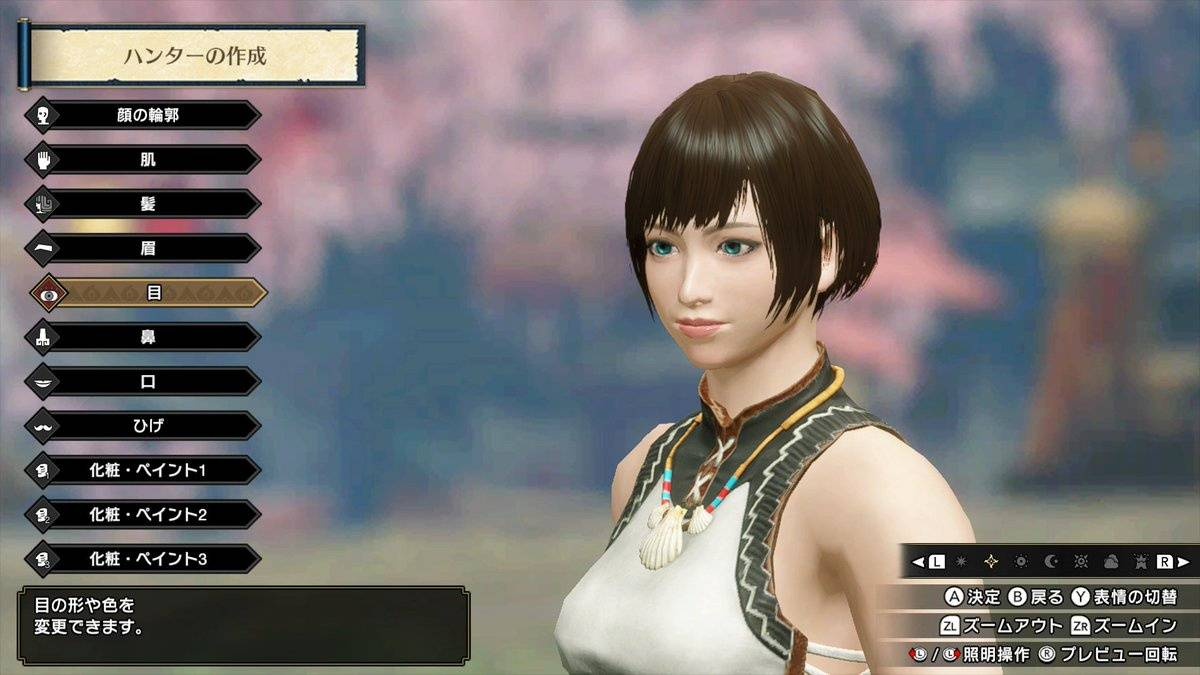
Task: Open the 髪 hair customization entry
Action: point(147,204)
